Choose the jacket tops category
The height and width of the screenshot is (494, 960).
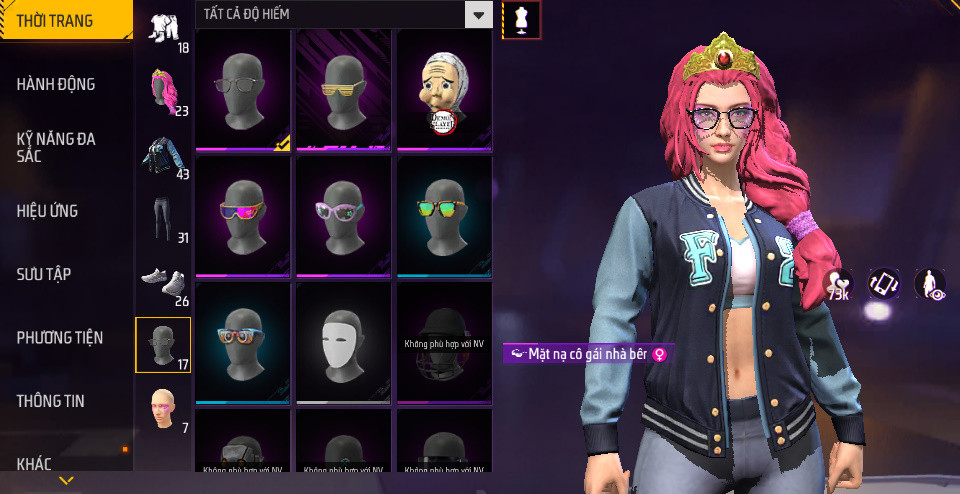tap(163, 156)
